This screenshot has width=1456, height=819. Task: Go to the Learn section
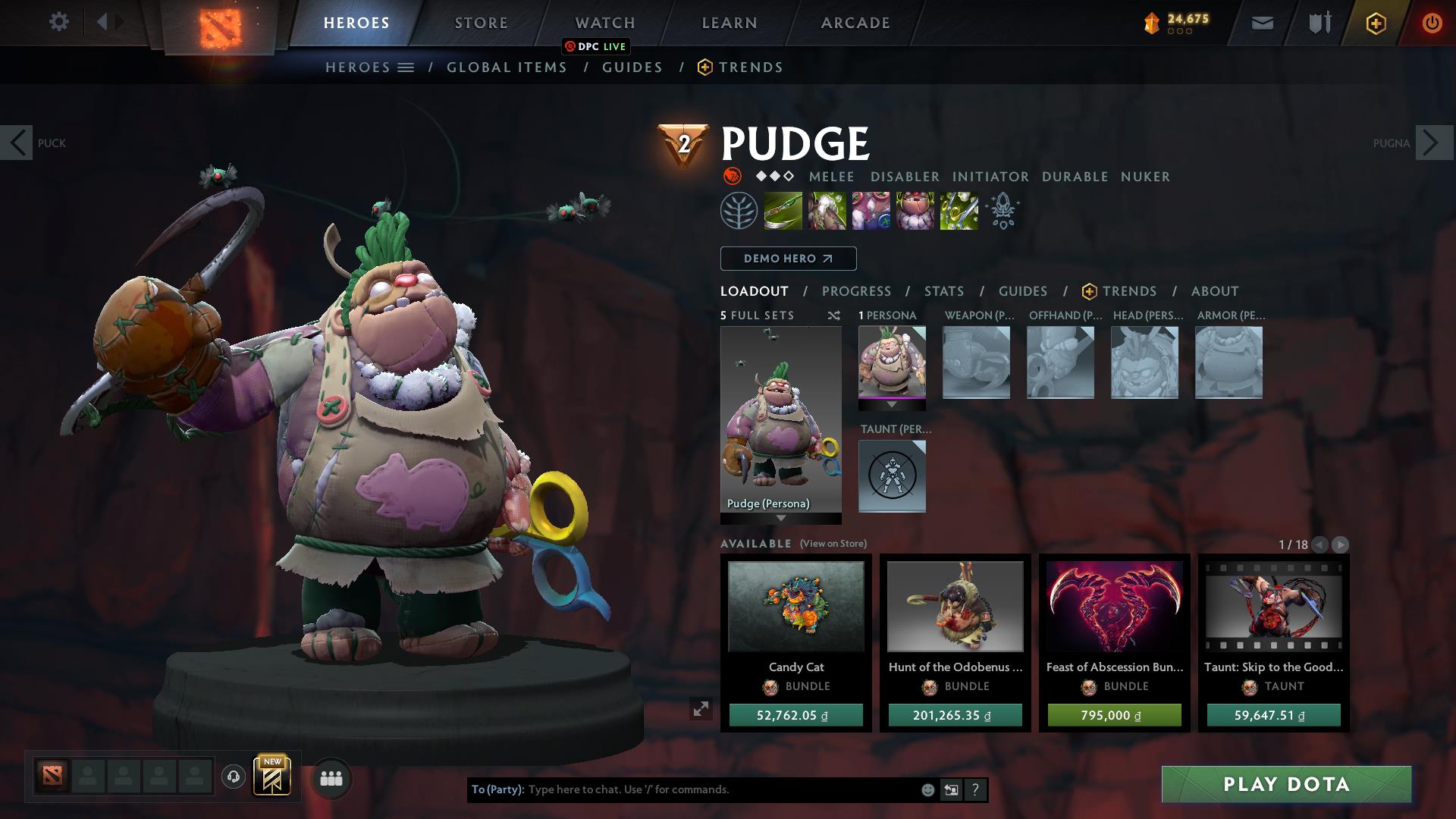point(729,23)
